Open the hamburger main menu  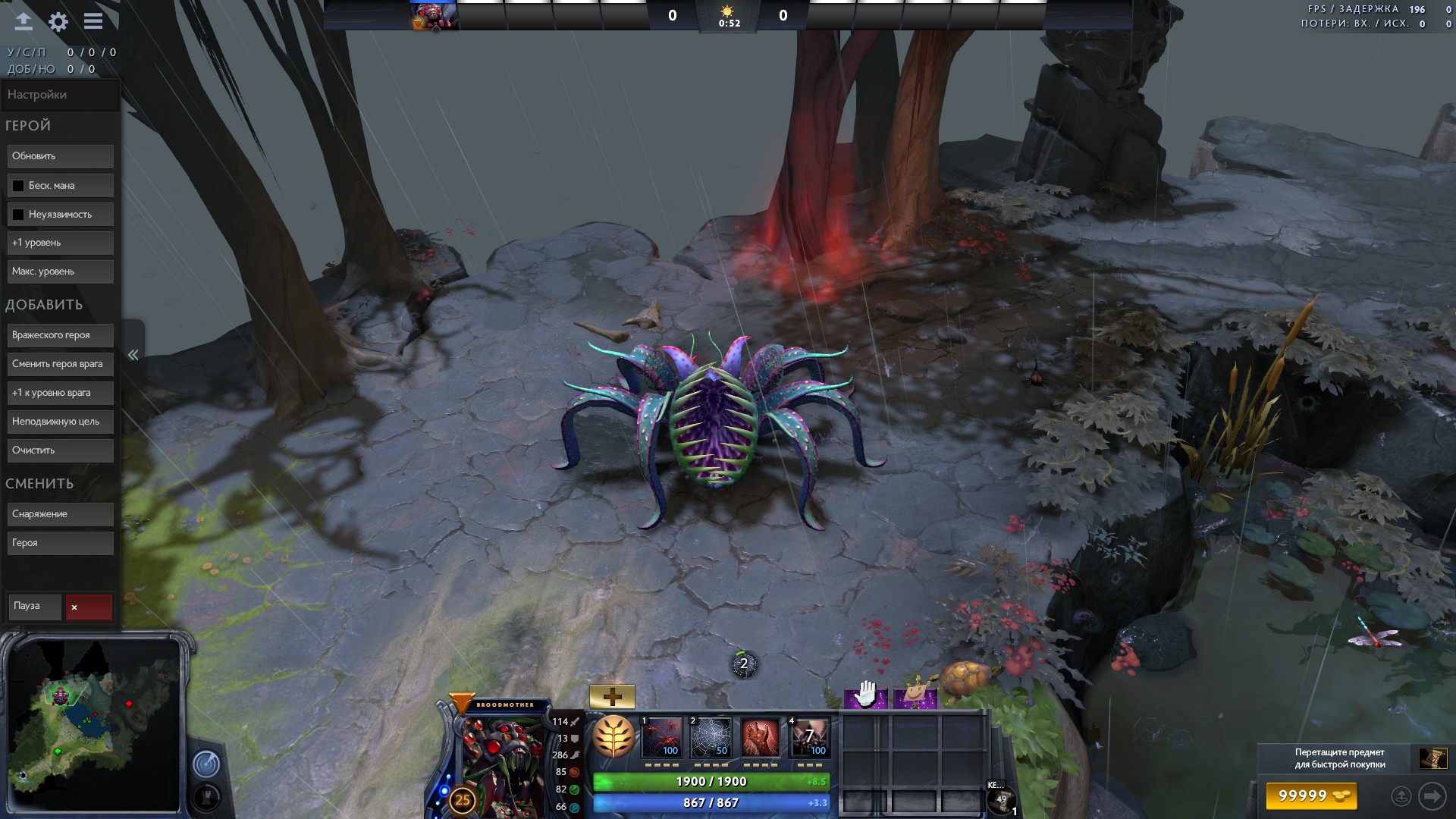[x=93, y=21]
